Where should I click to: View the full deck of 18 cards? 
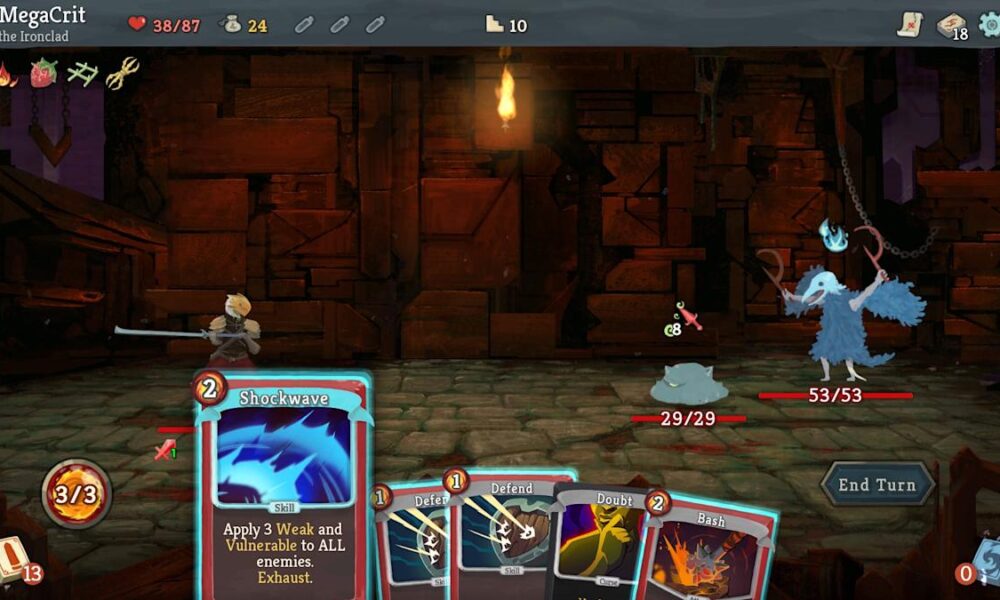(950, 25)
